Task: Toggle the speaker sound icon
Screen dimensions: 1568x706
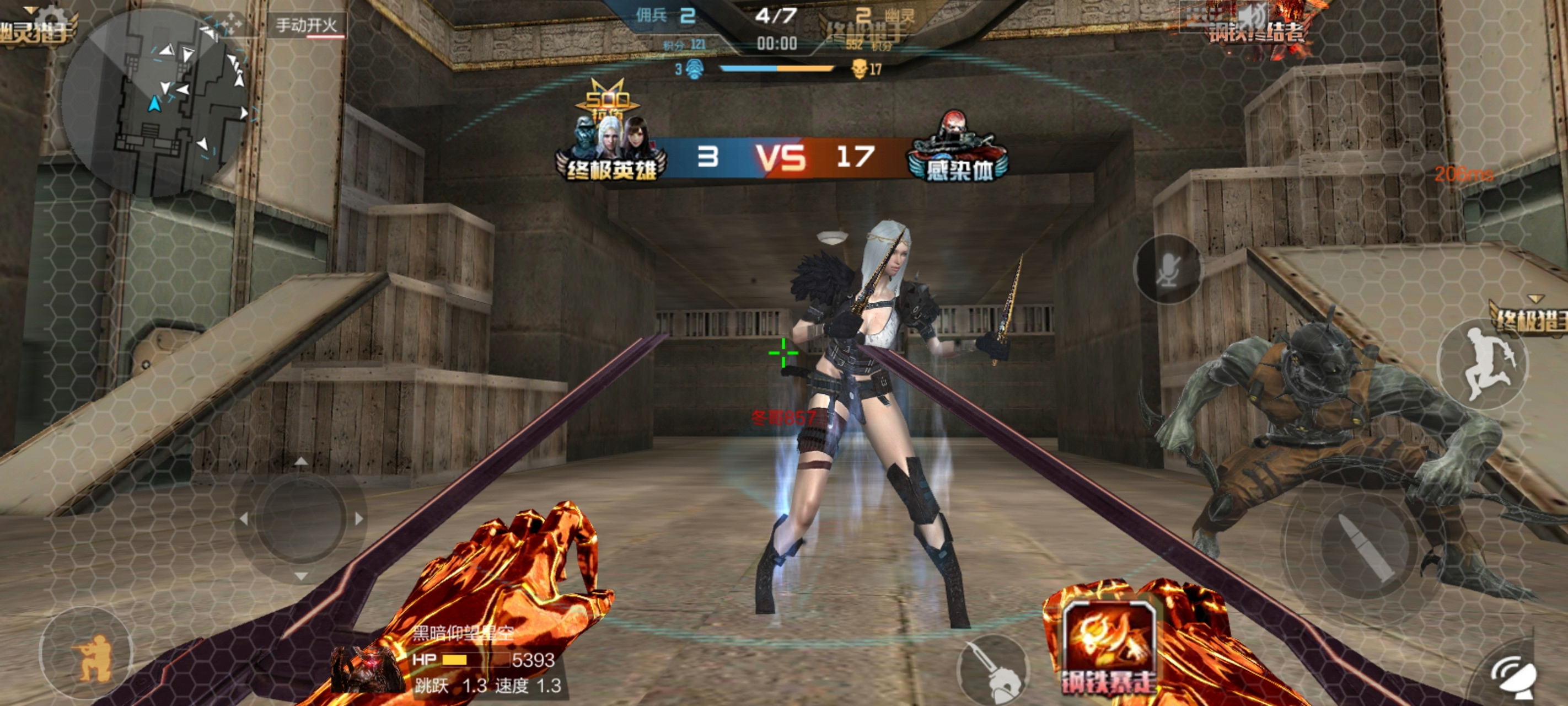Action: [1254, 18]
